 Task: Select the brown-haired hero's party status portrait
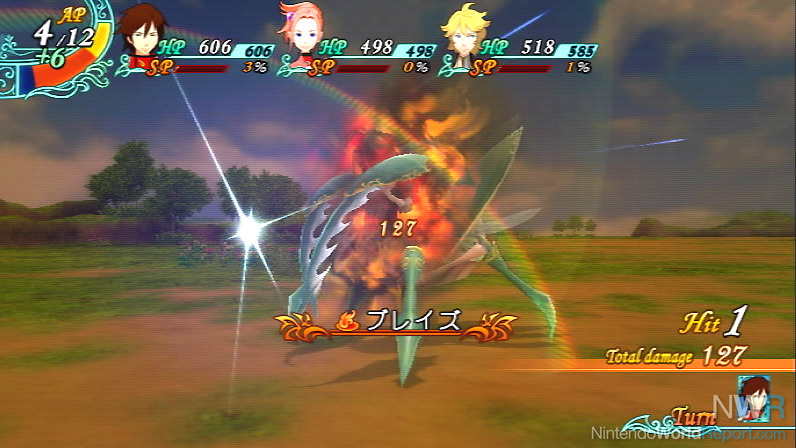pyautogui.click(x=144, y=34)
